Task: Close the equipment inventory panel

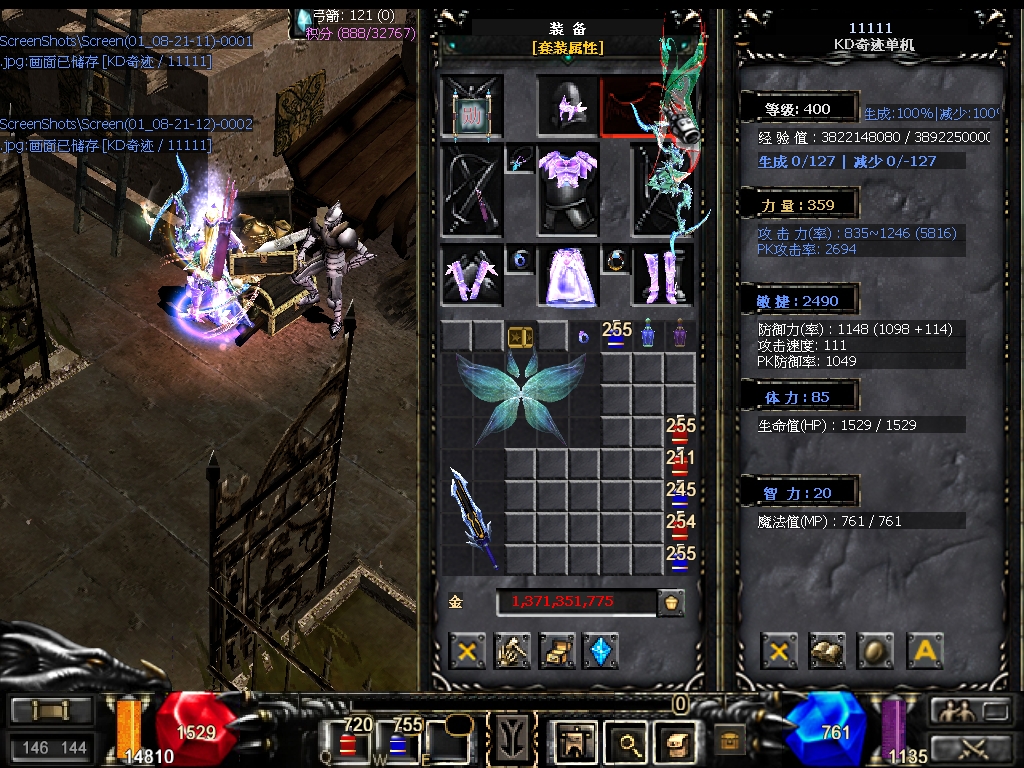Action: coord(466,651)
